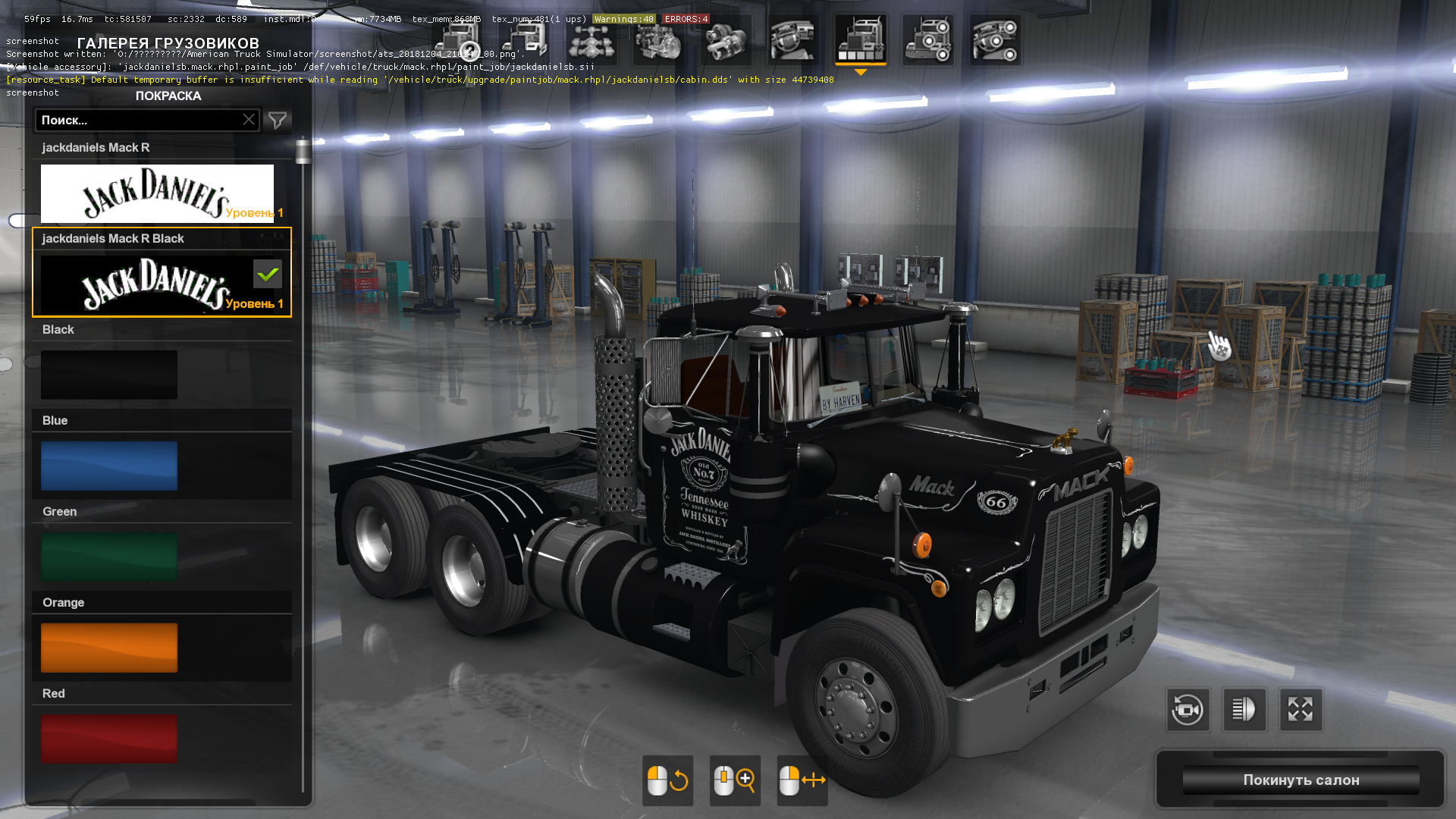
Task: Select the paint job category icon
Action: (x=861, y=40)
